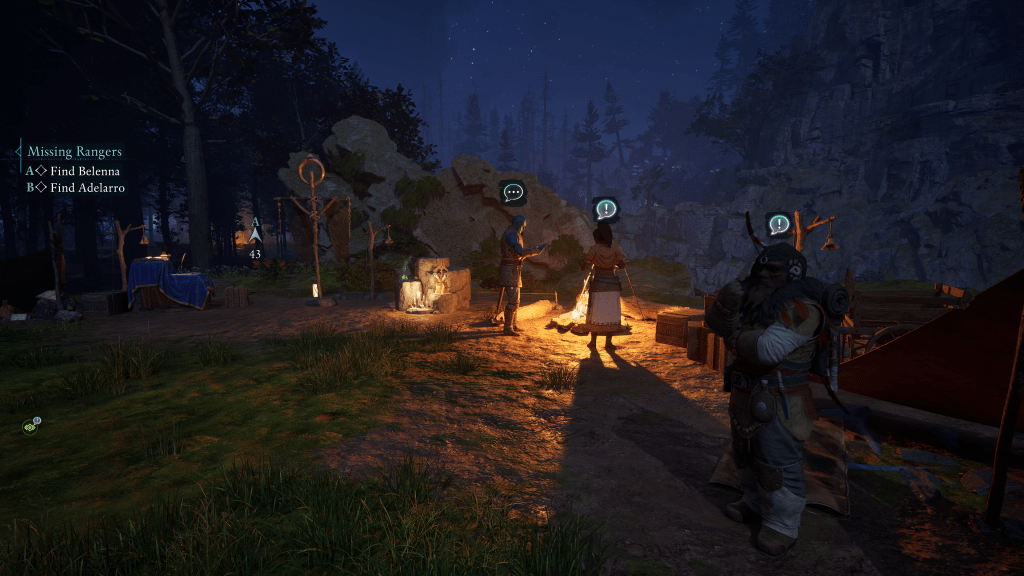Click the green offscreen marker icon
The height and width of the screenshot is (576, 1024).
coord(31,426)
